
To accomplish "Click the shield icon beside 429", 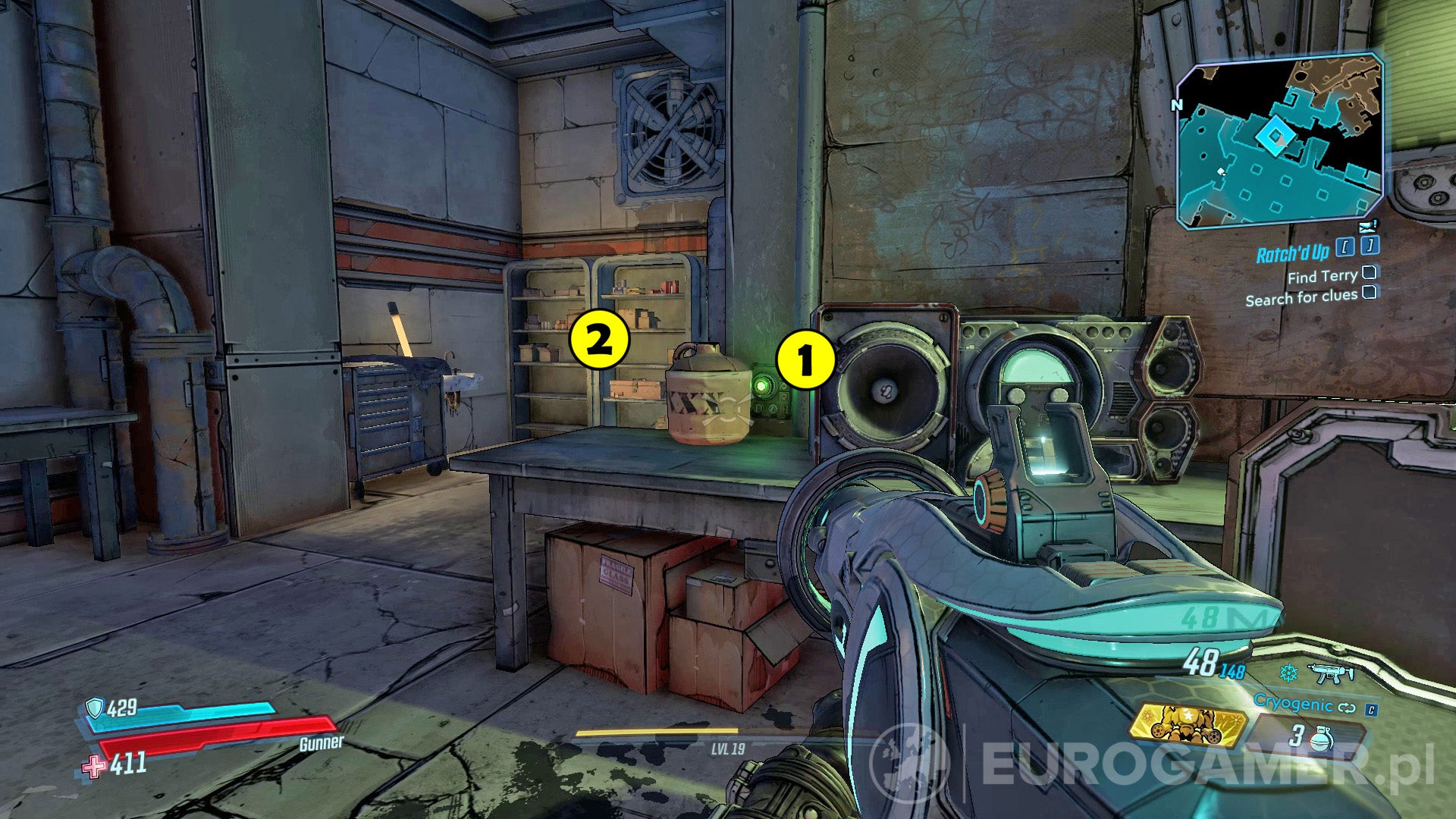I will (96, 706).
